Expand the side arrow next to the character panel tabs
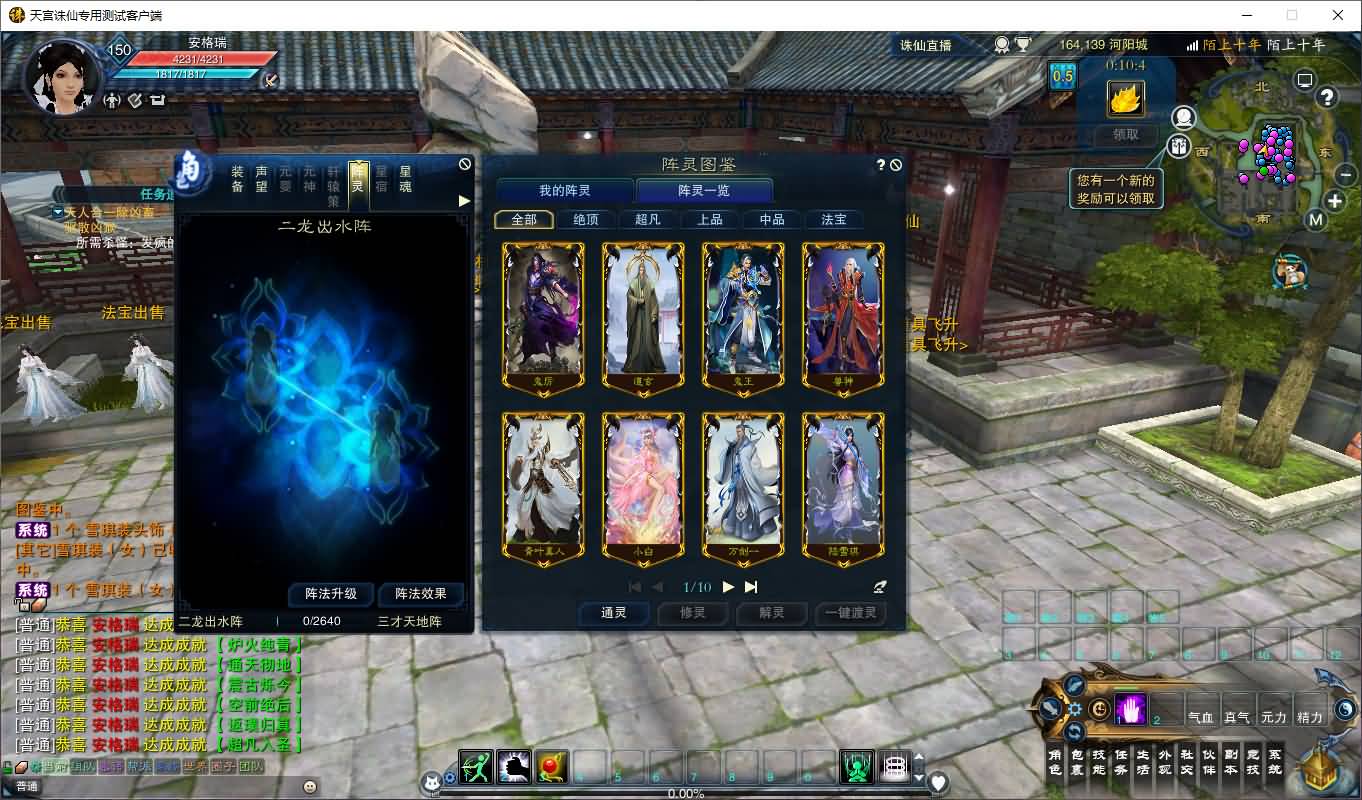Screen dimensions: 1362x800 (x=463, y=199)
